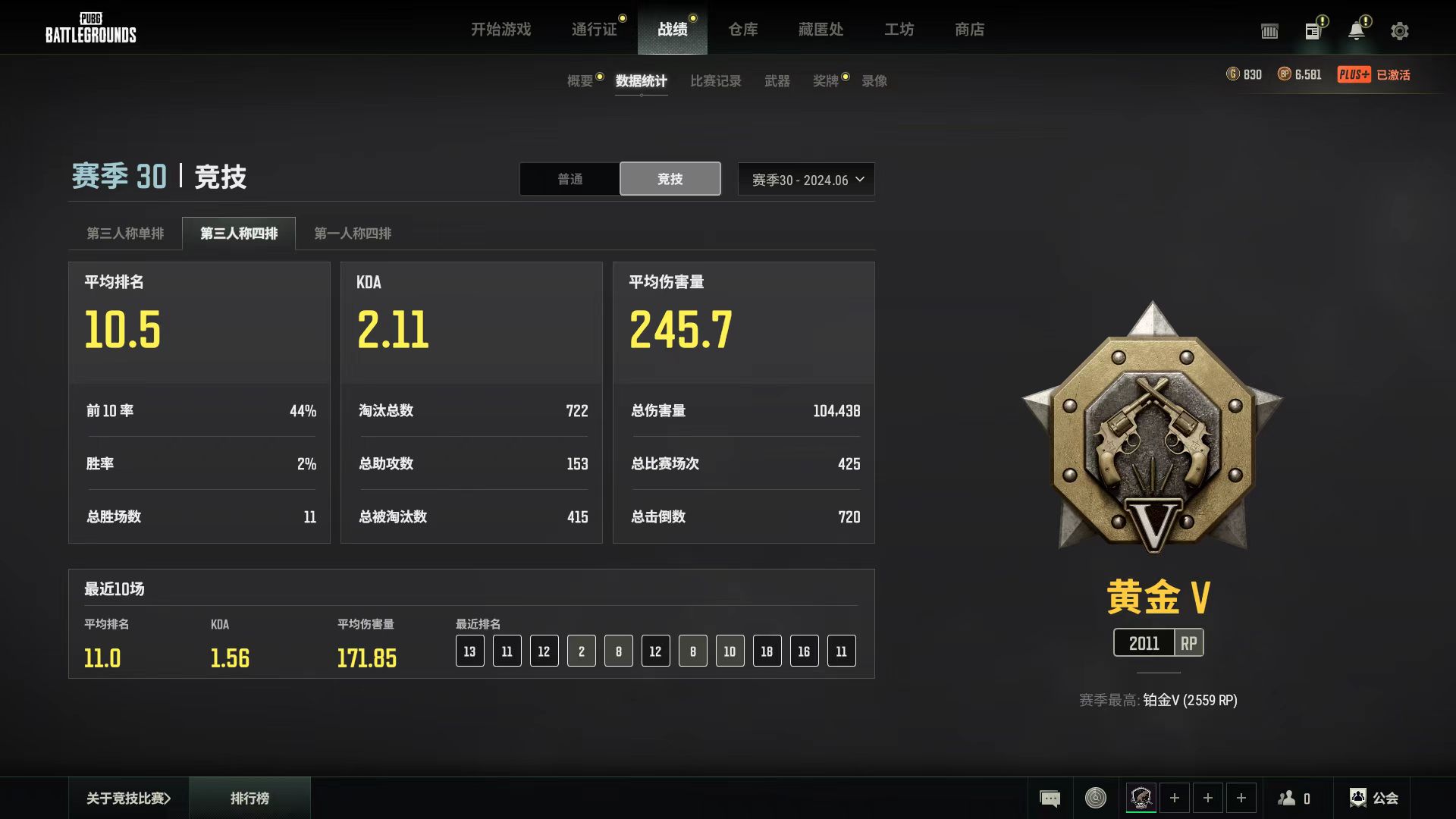Check the notification bell
This screenshot has height=819, width=1456.
(1356, 31)
